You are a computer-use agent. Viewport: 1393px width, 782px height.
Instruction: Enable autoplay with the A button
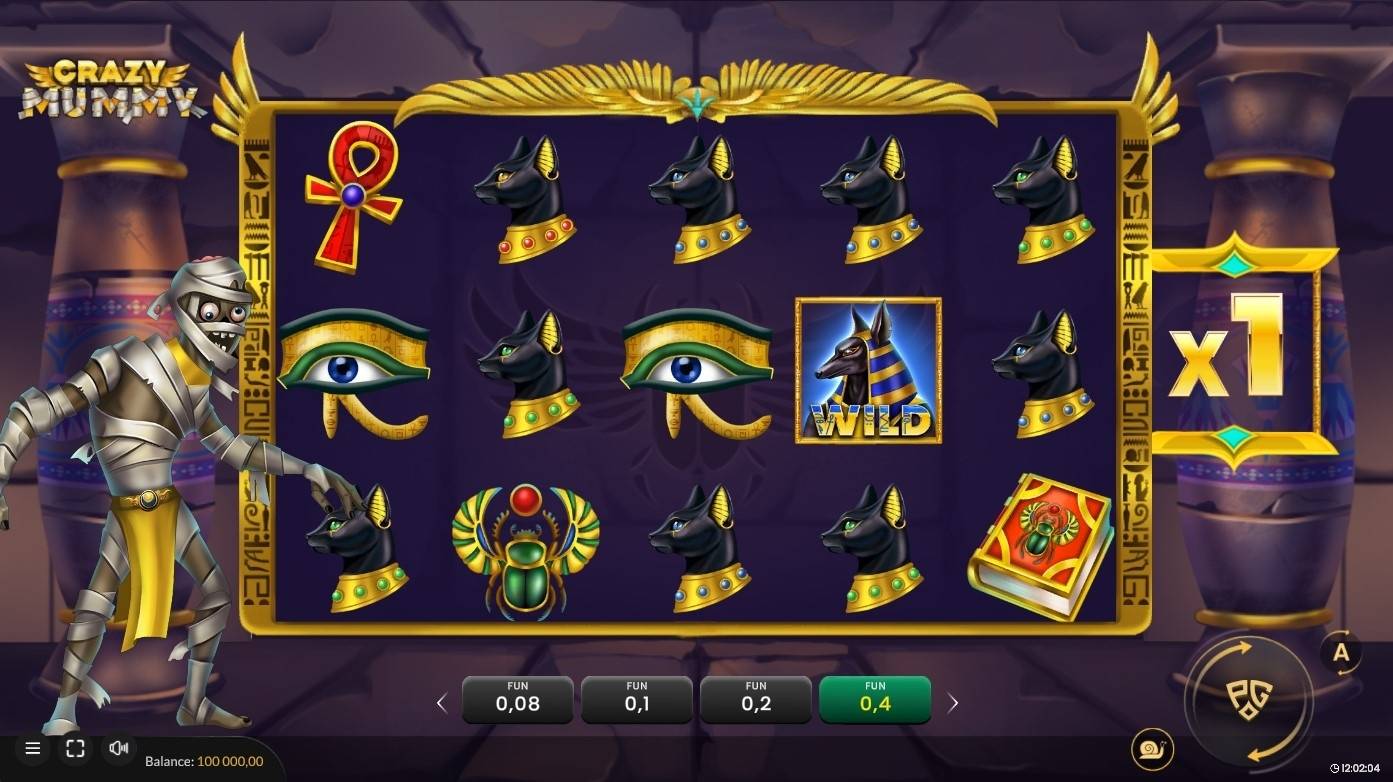tap(1341, 653)
